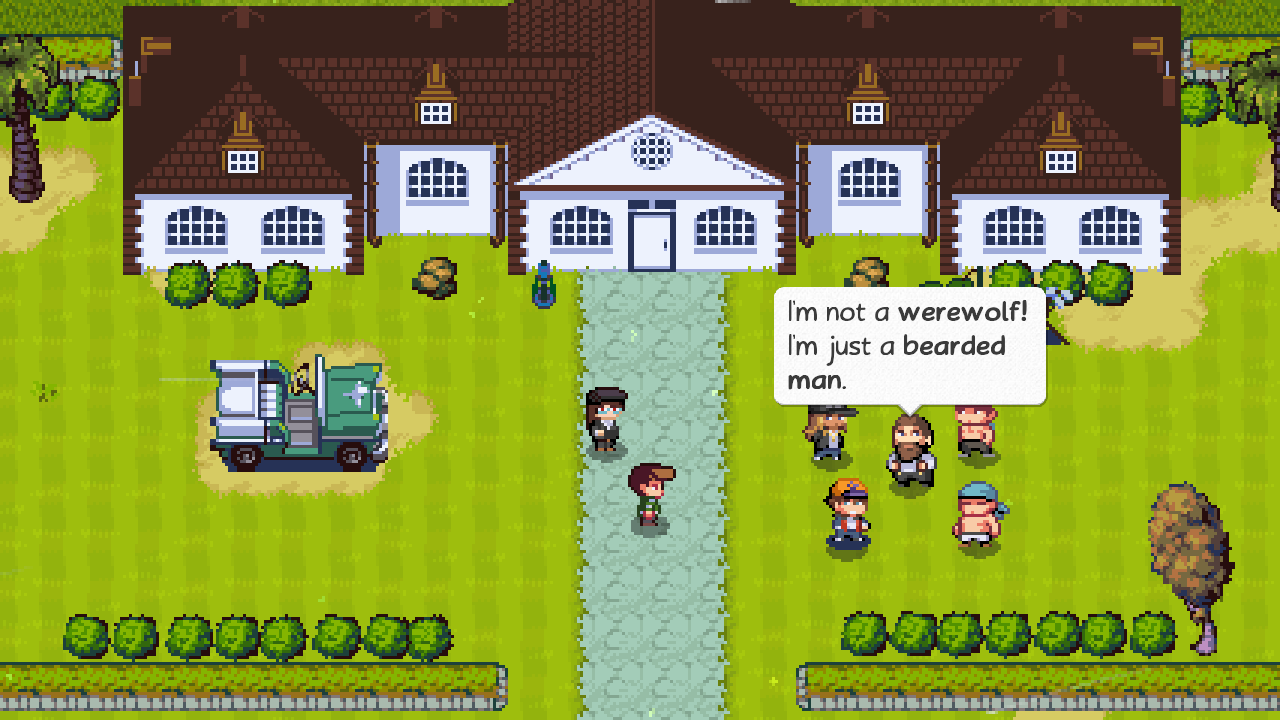Open the white front door of the mansion
Viewport: 1280px width, 720px height.
(652, 235)
